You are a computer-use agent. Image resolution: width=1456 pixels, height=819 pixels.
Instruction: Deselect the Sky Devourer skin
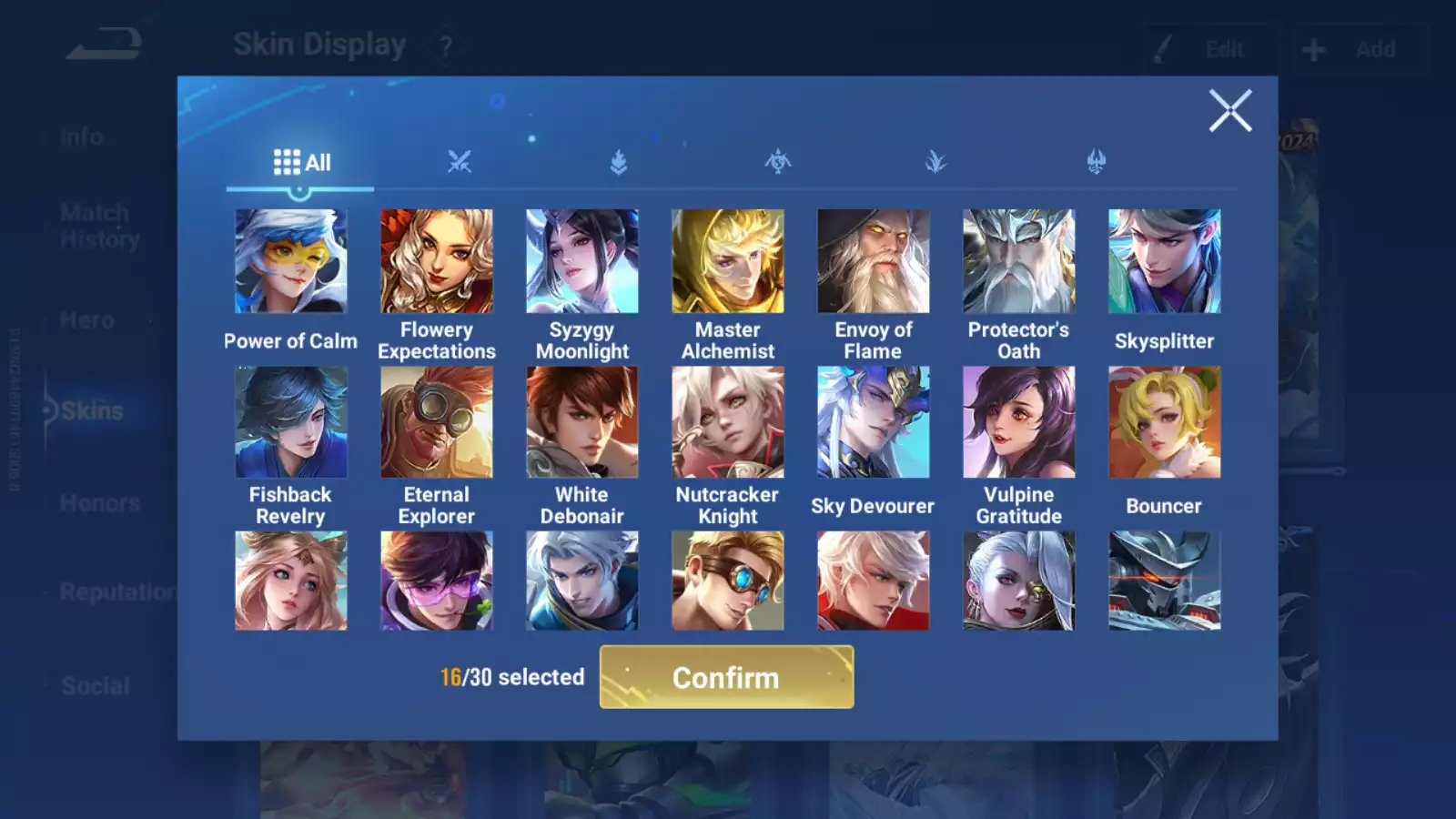pyautogui.click(x=873, y=421)
